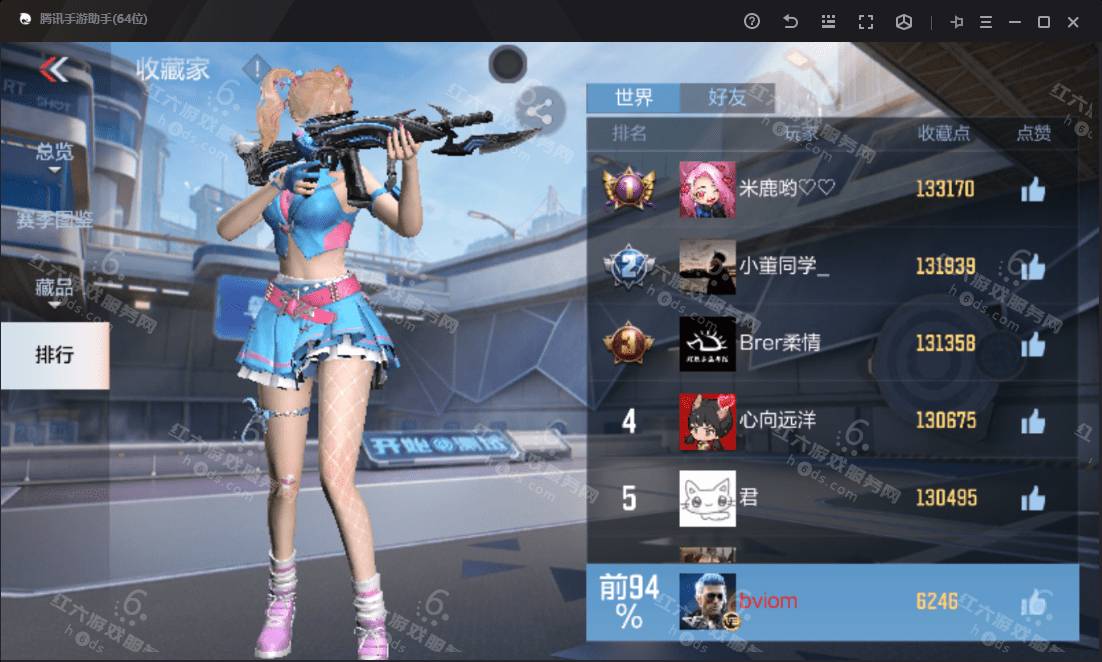Like Brer柔情's collection ranking
Viewport: 1102px width, 662px height.
point(1033,344)
